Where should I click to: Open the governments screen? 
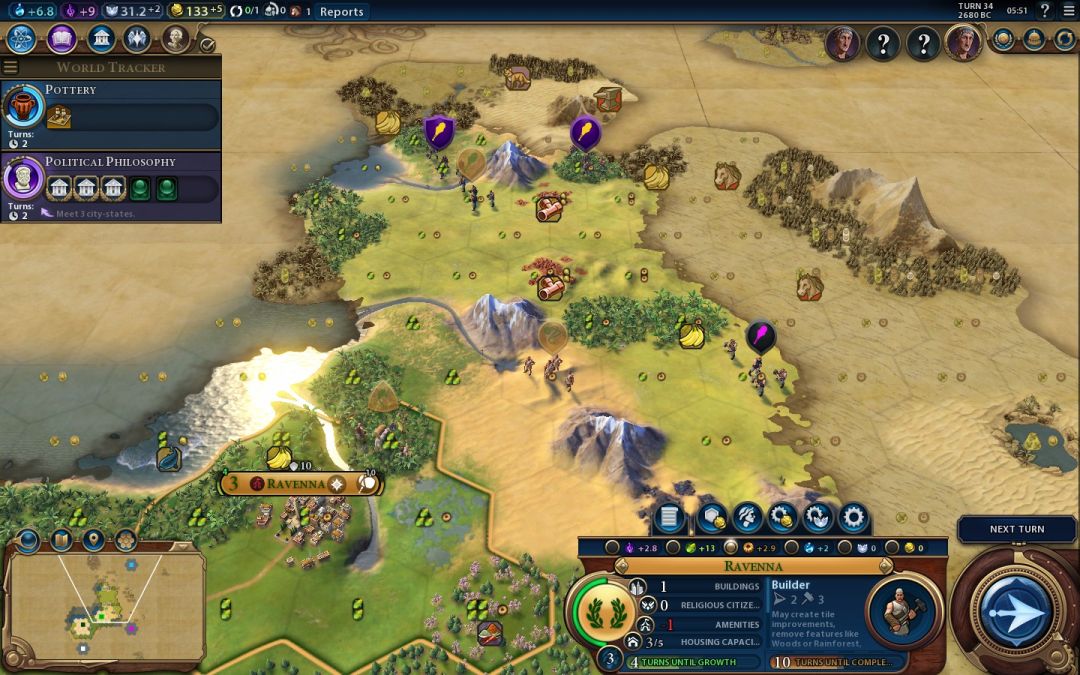(99, 39)
